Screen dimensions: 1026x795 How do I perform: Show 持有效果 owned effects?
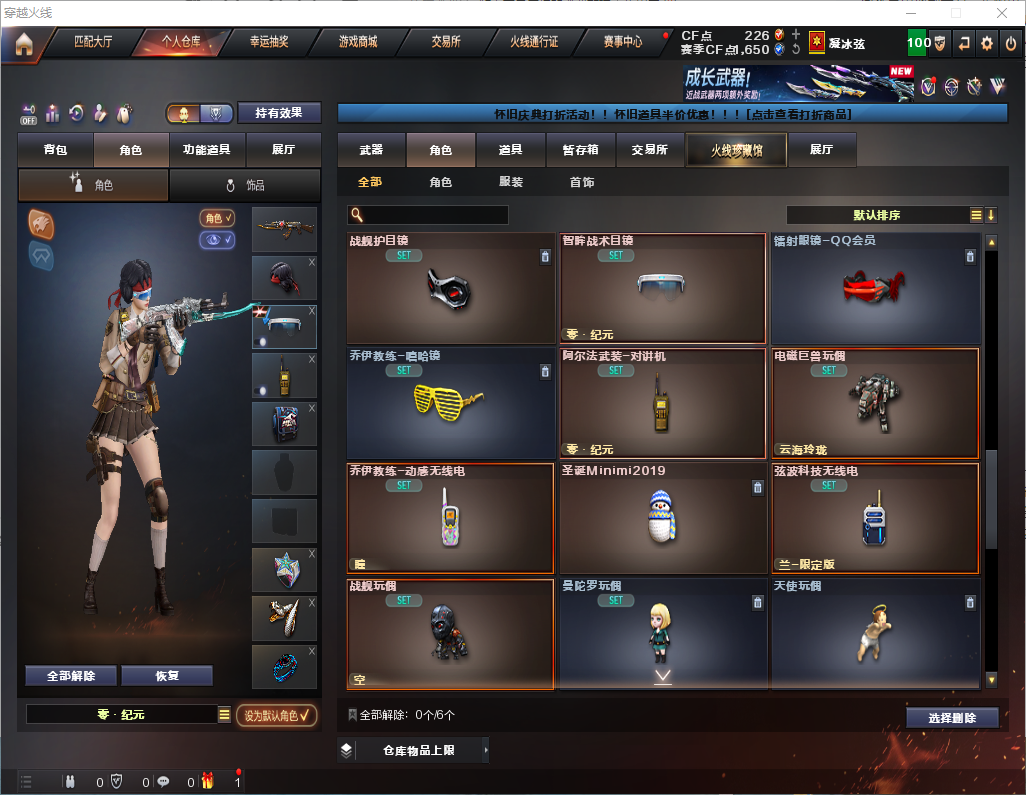[279, 113]
